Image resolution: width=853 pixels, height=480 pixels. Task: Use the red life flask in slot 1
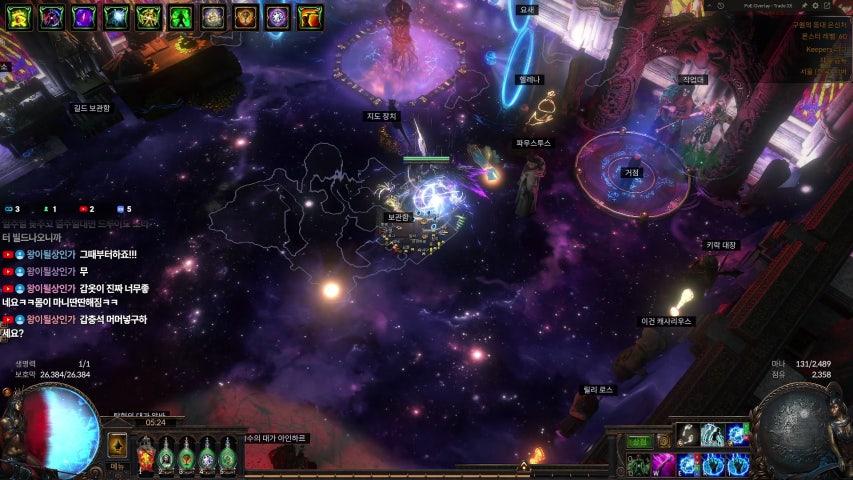click(145, 455)
